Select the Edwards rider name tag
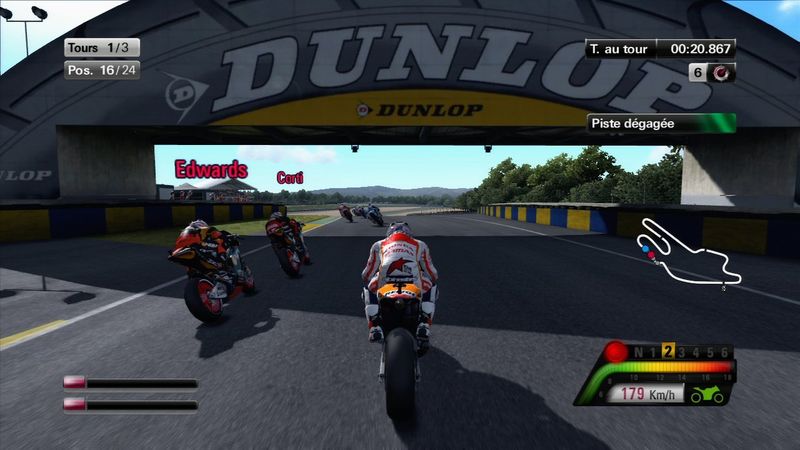Viewport: 800px width, 450px height. click(x=211, y=169)
